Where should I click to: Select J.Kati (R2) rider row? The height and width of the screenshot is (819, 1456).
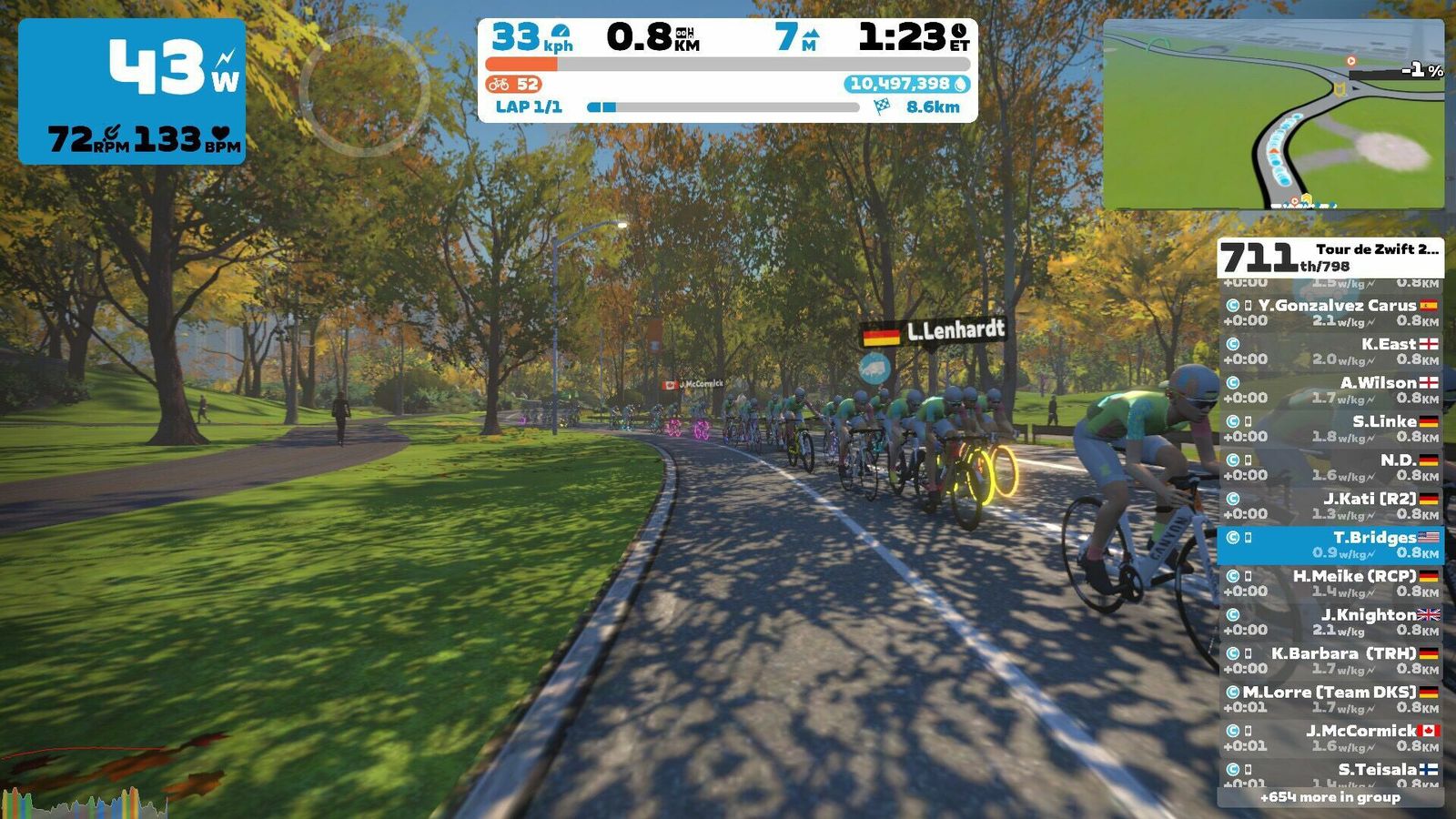coord(1330,506)
